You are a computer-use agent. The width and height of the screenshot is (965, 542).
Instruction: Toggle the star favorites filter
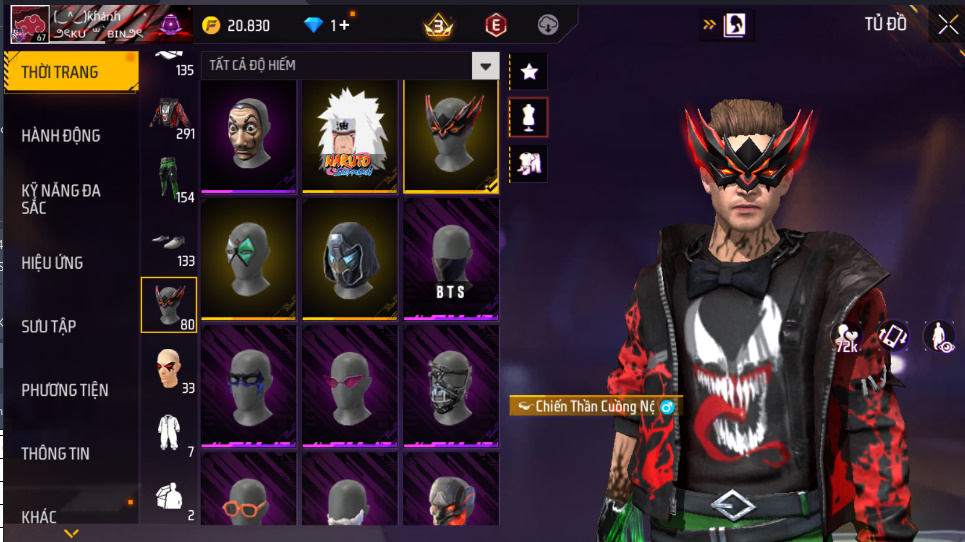coord(529,72)
